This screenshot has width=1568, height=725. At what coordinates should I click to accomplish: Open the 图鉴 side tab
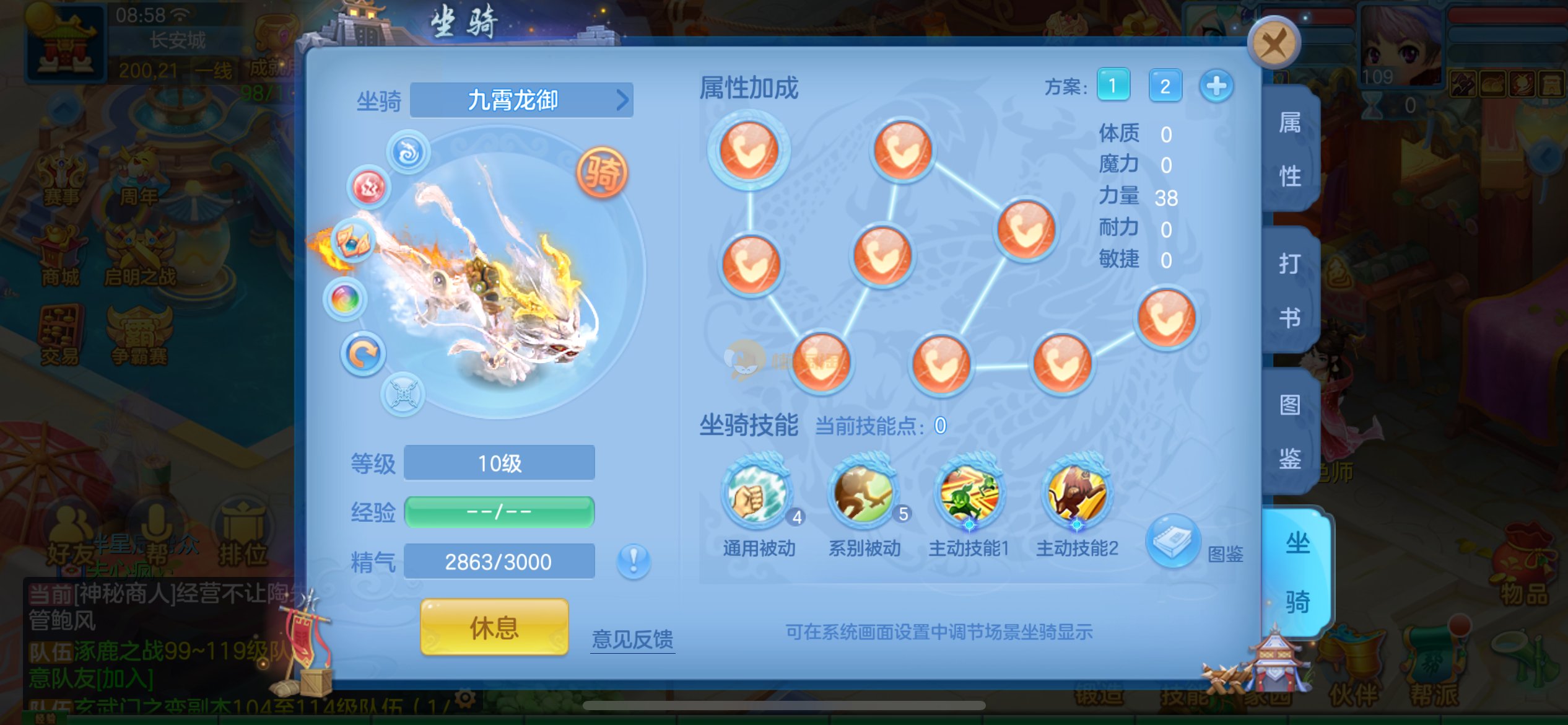click(x=1290, y=431)
